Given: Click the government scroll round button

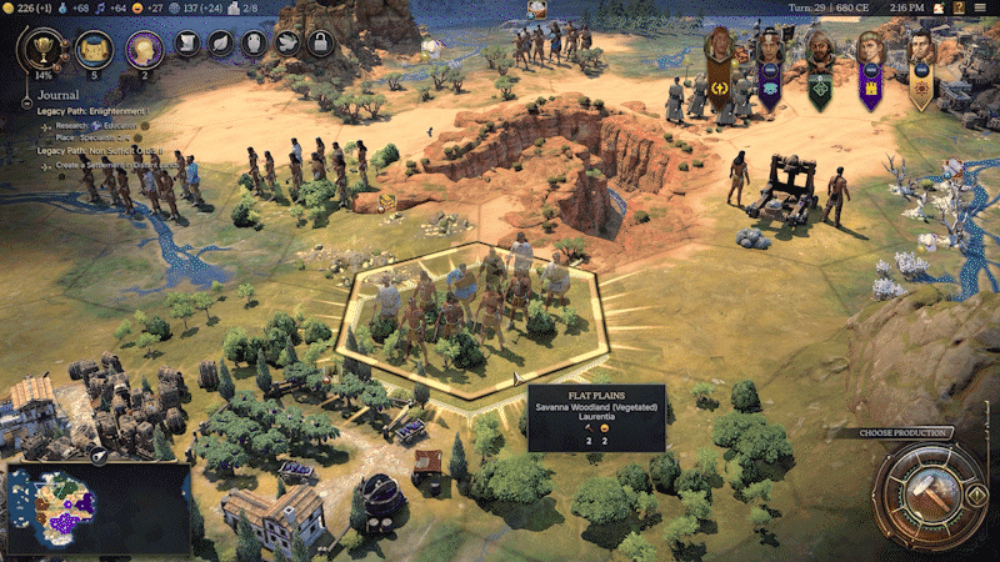Looking at the screenshot, I should tap(187, 43).
